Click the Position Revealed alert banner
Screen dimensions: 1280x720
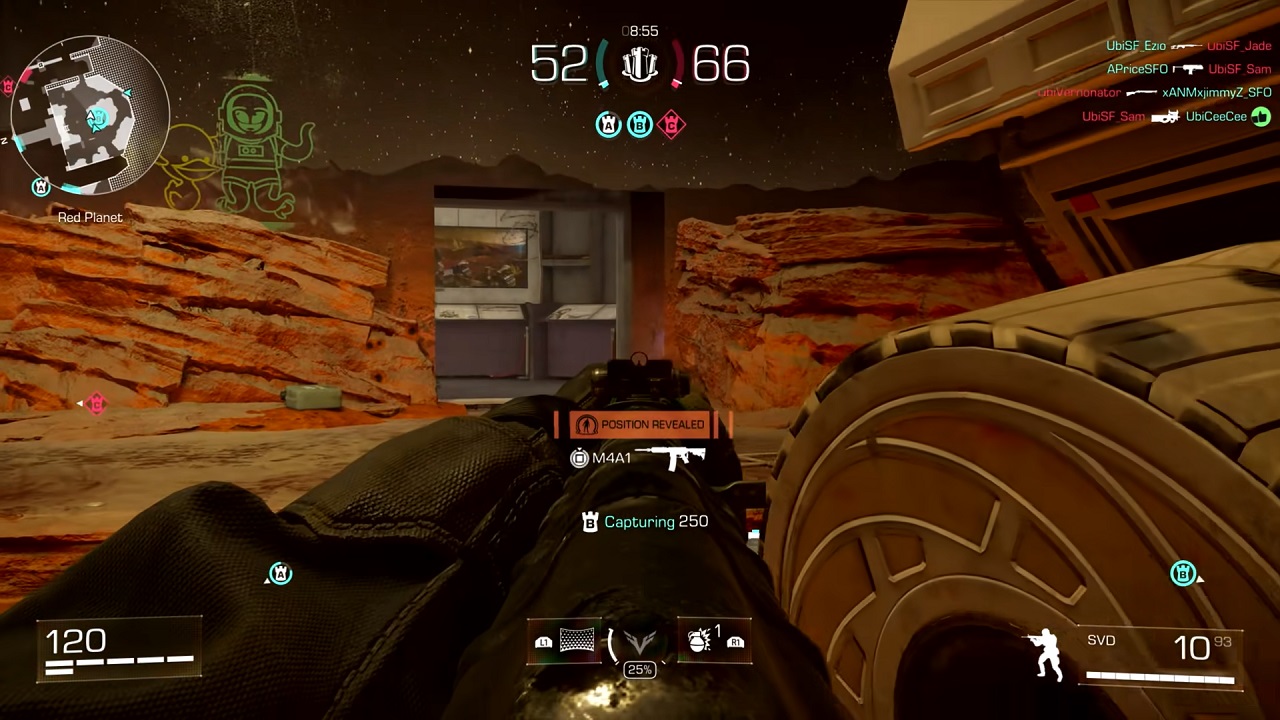pyautogui.click(x=643, y=425)
